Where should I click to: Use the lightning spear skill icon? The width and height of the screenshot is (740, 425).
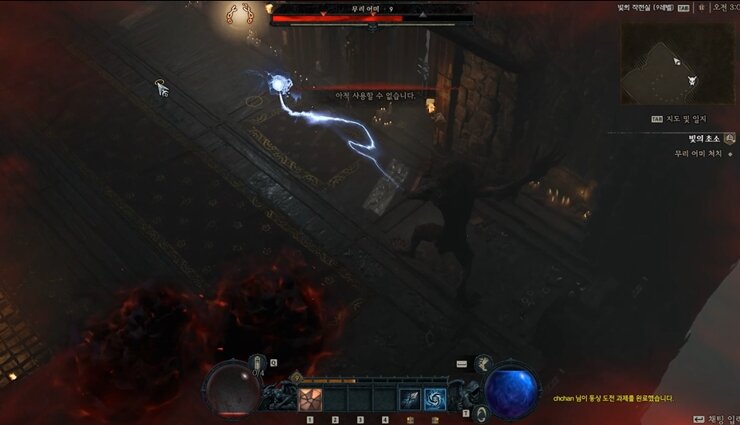[410, 399]
